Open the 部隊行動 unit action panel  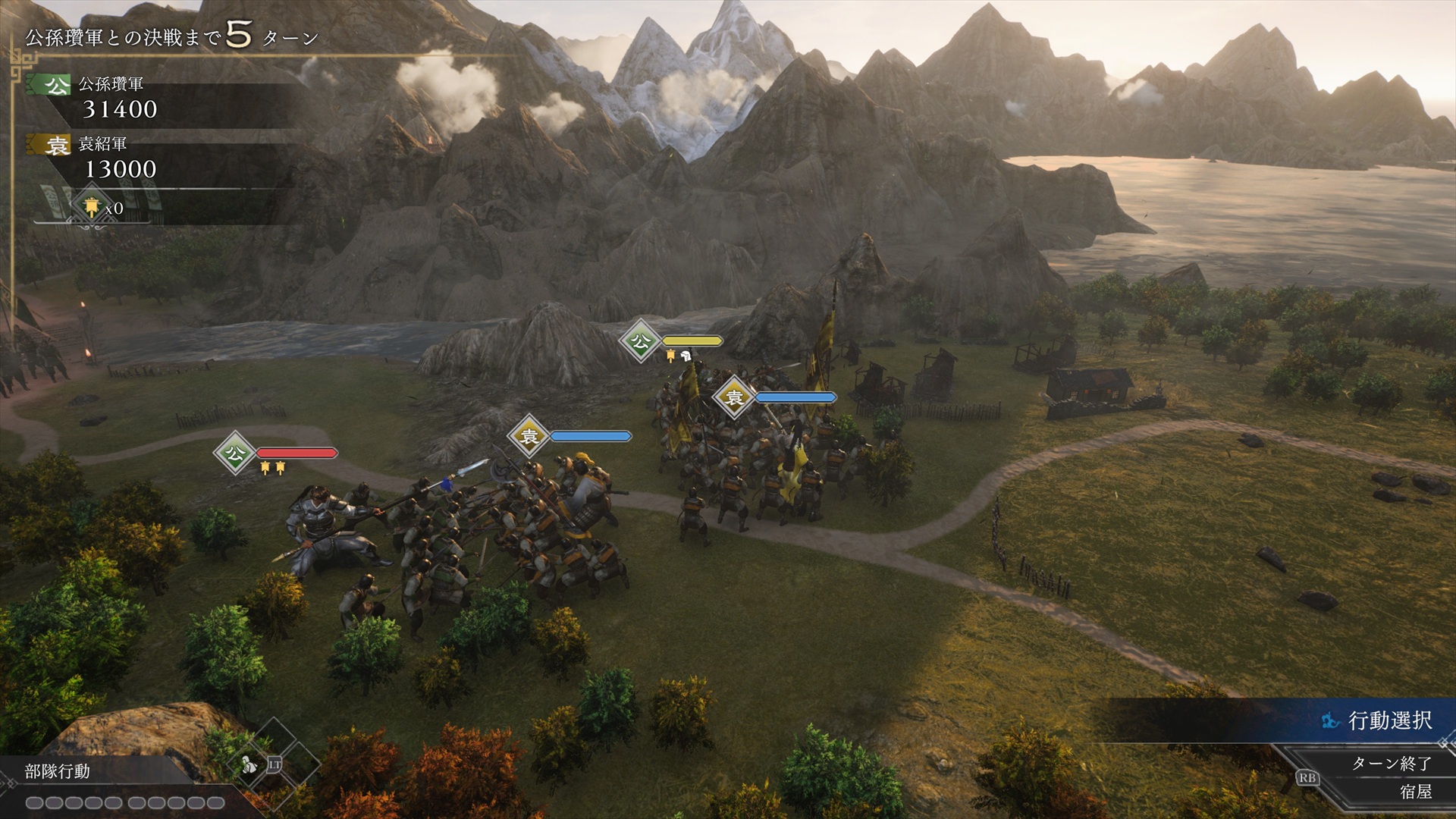[58, 771]
